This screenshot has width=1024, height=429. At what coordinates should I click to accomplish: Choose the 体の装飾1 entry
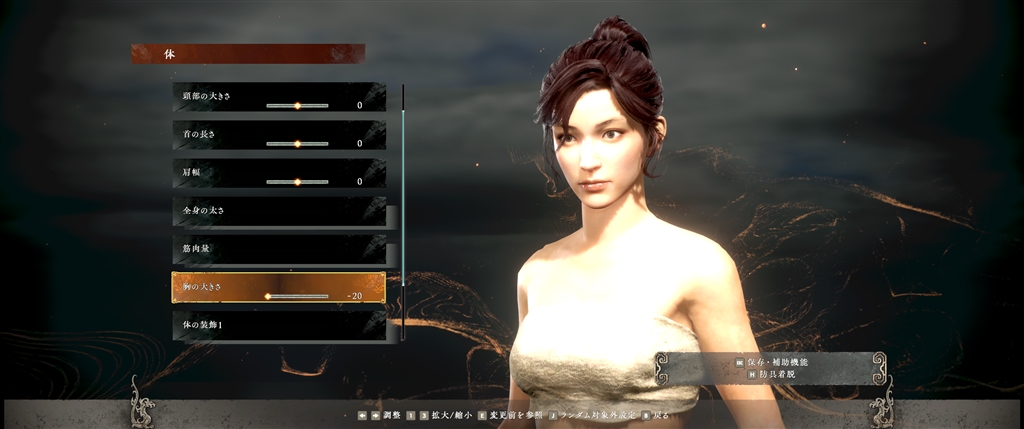[278, 325]
